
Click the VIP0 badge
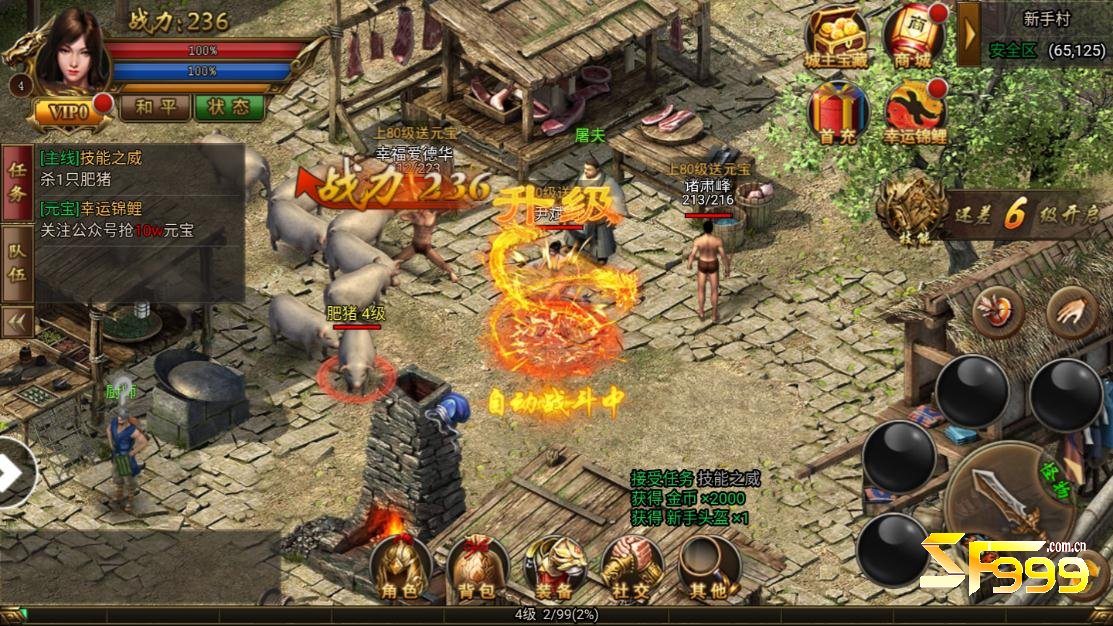72,112
